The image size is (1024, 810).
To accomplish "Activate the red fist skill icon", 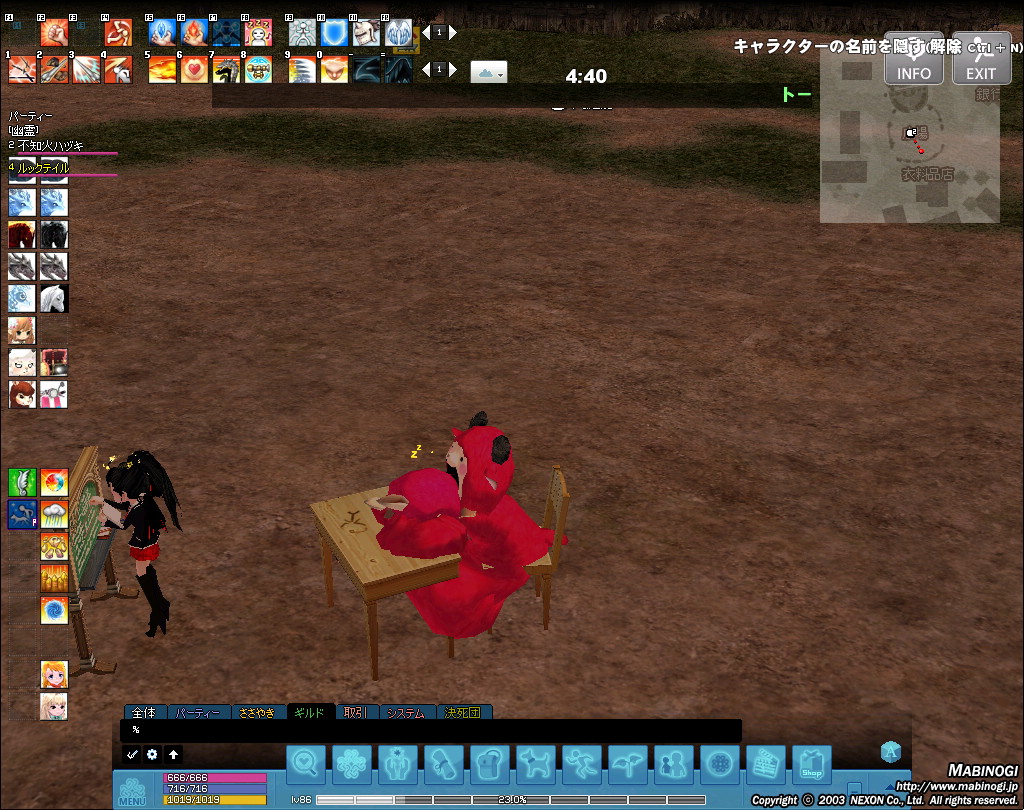I will click(54, 32).
